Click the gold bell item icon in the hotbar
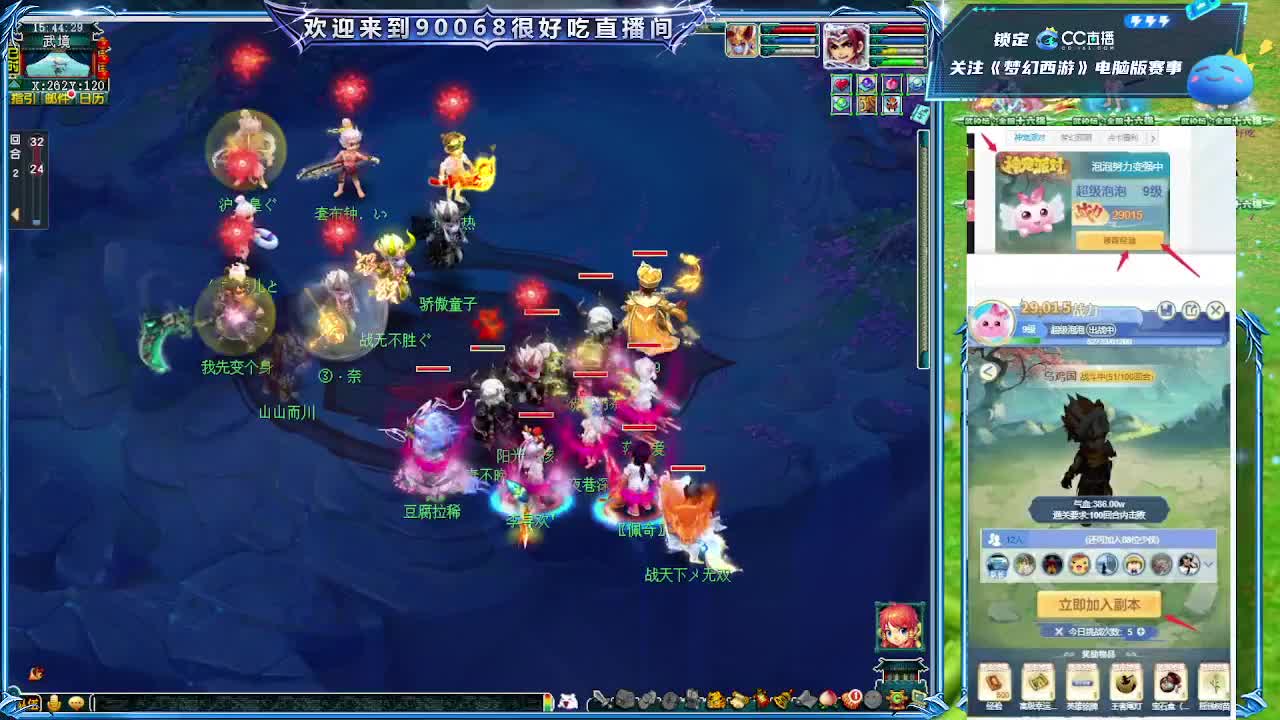 tap(780, 700)
